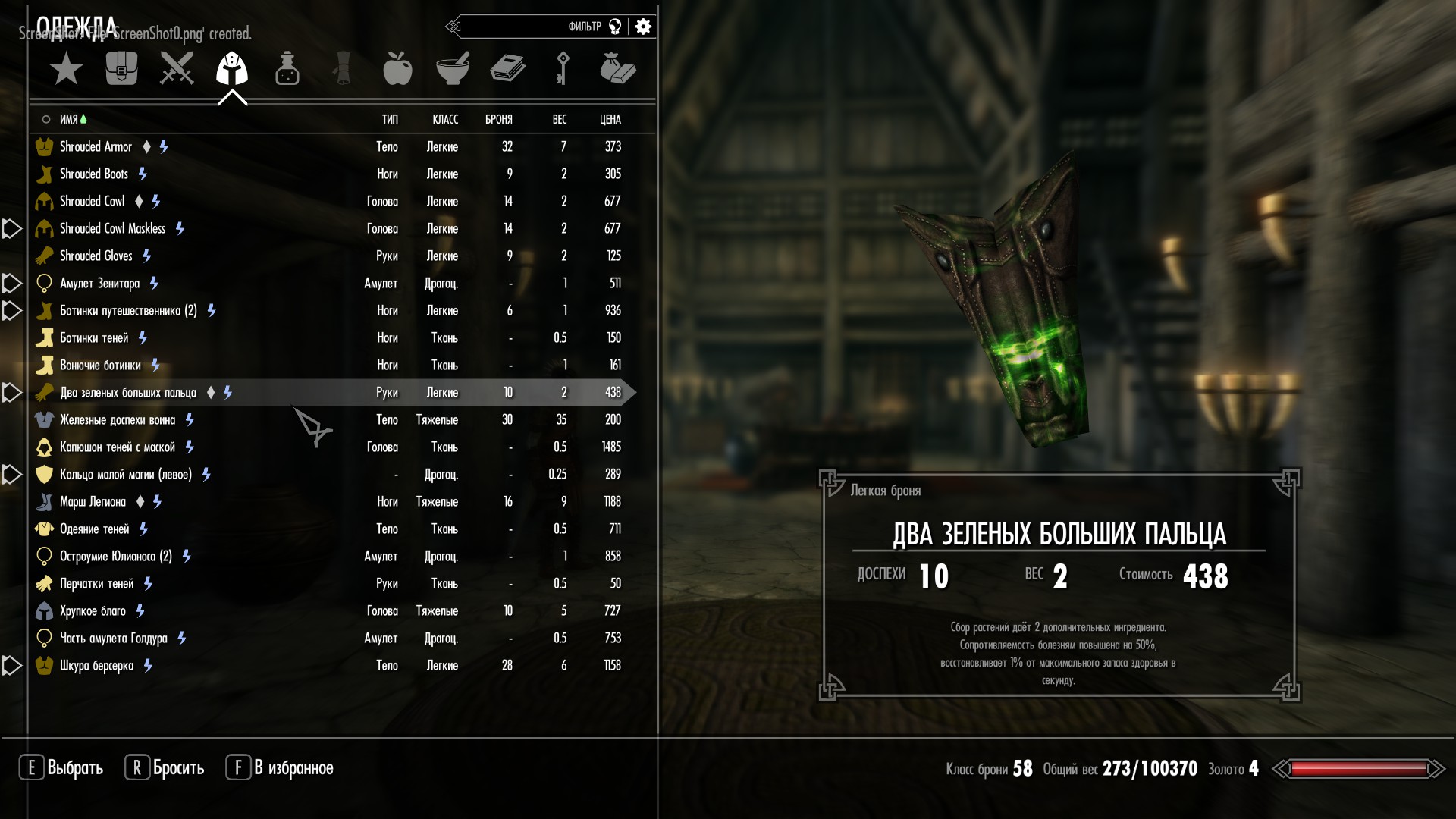Open the favorites star category
1456x819 pixels.
tap(66, 69)
